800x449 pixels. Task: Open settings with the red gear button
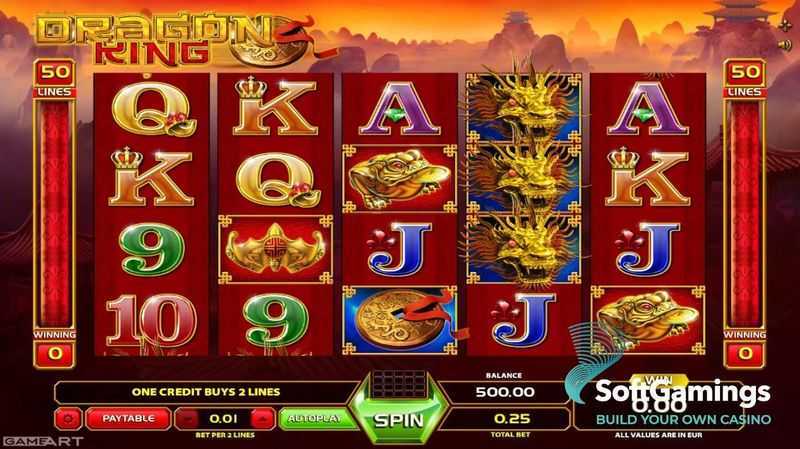click(69, 417)
